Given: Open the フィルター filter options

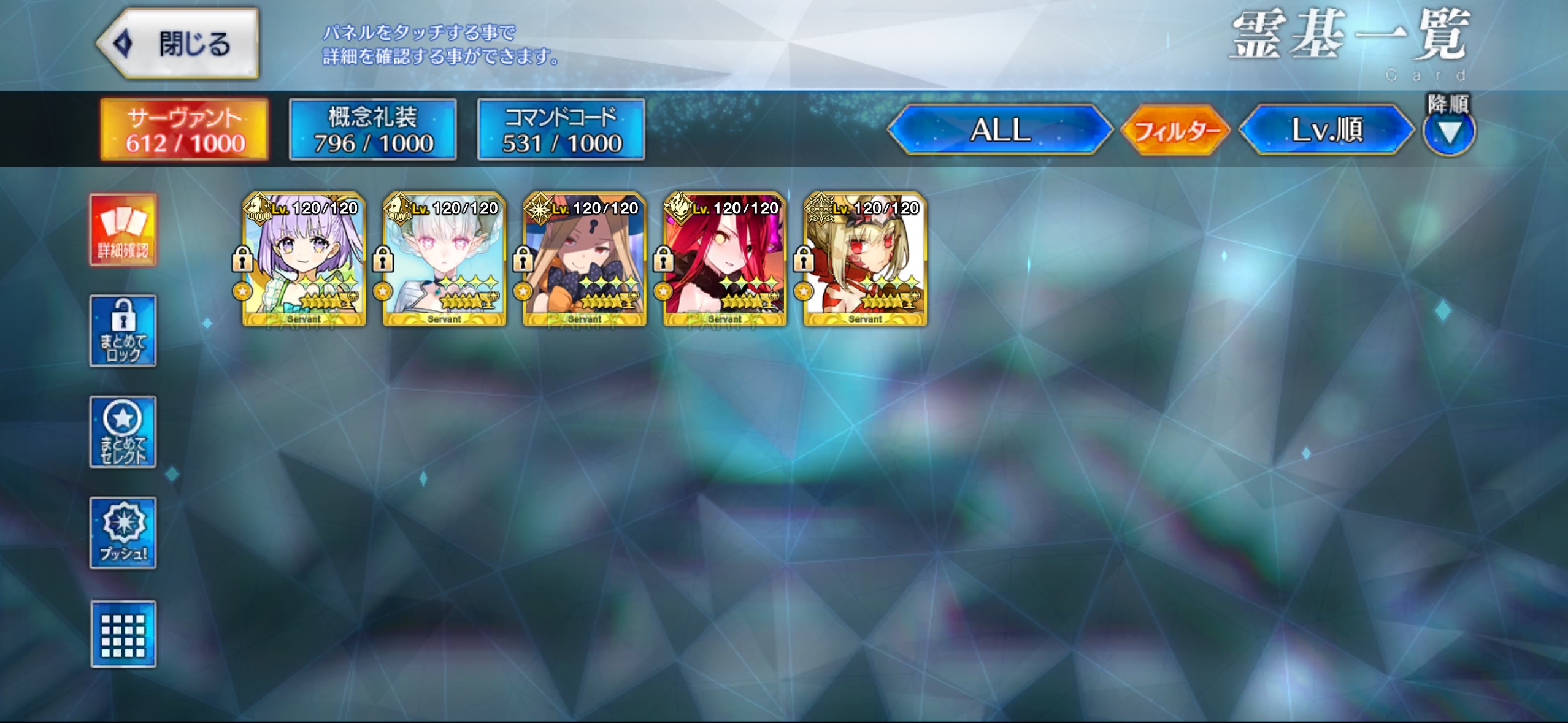Looking at the screenshot, I should (x=1175, y=130).
